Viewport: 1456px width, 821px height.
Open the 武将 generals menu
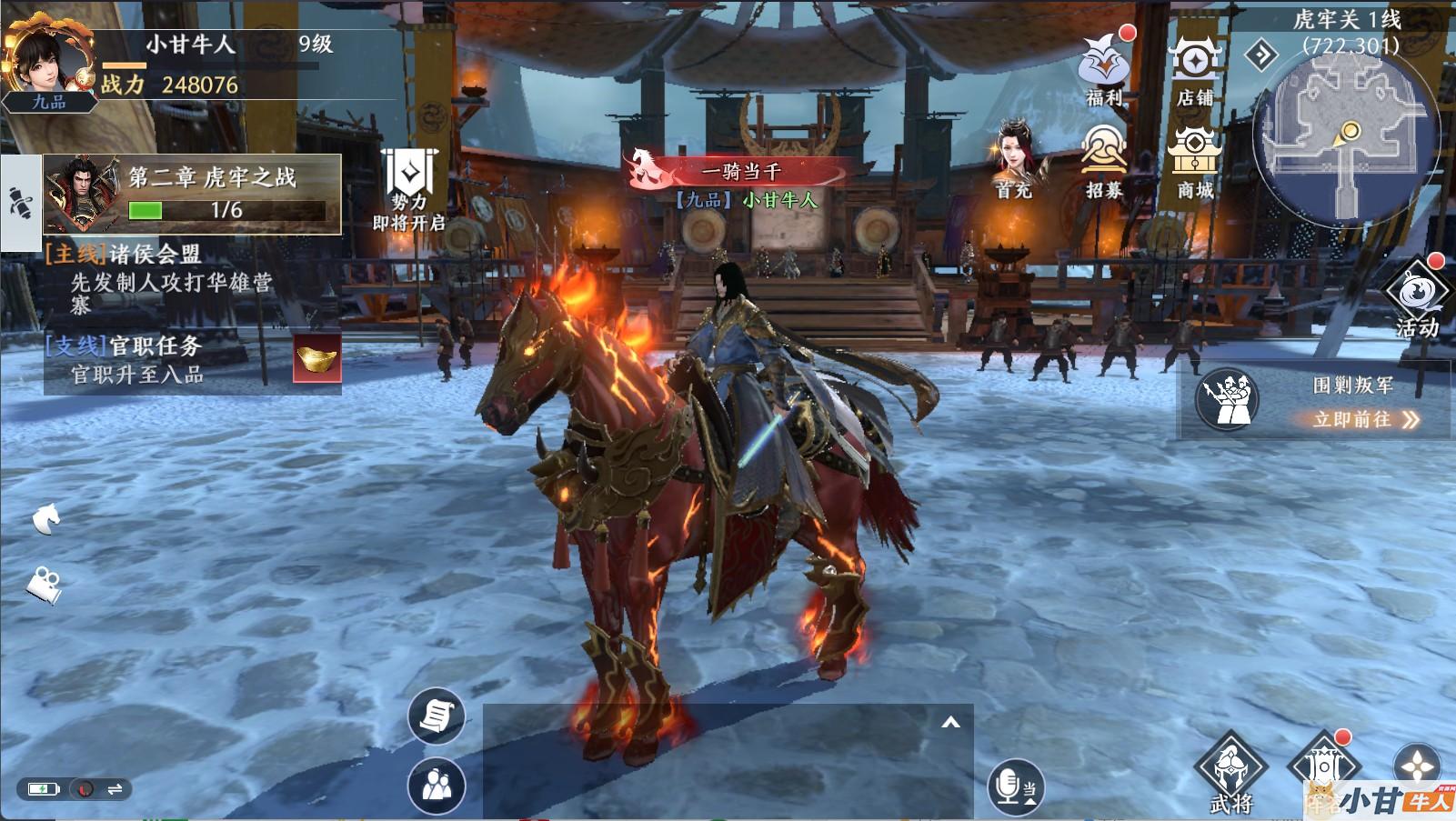click(1231, 773)
